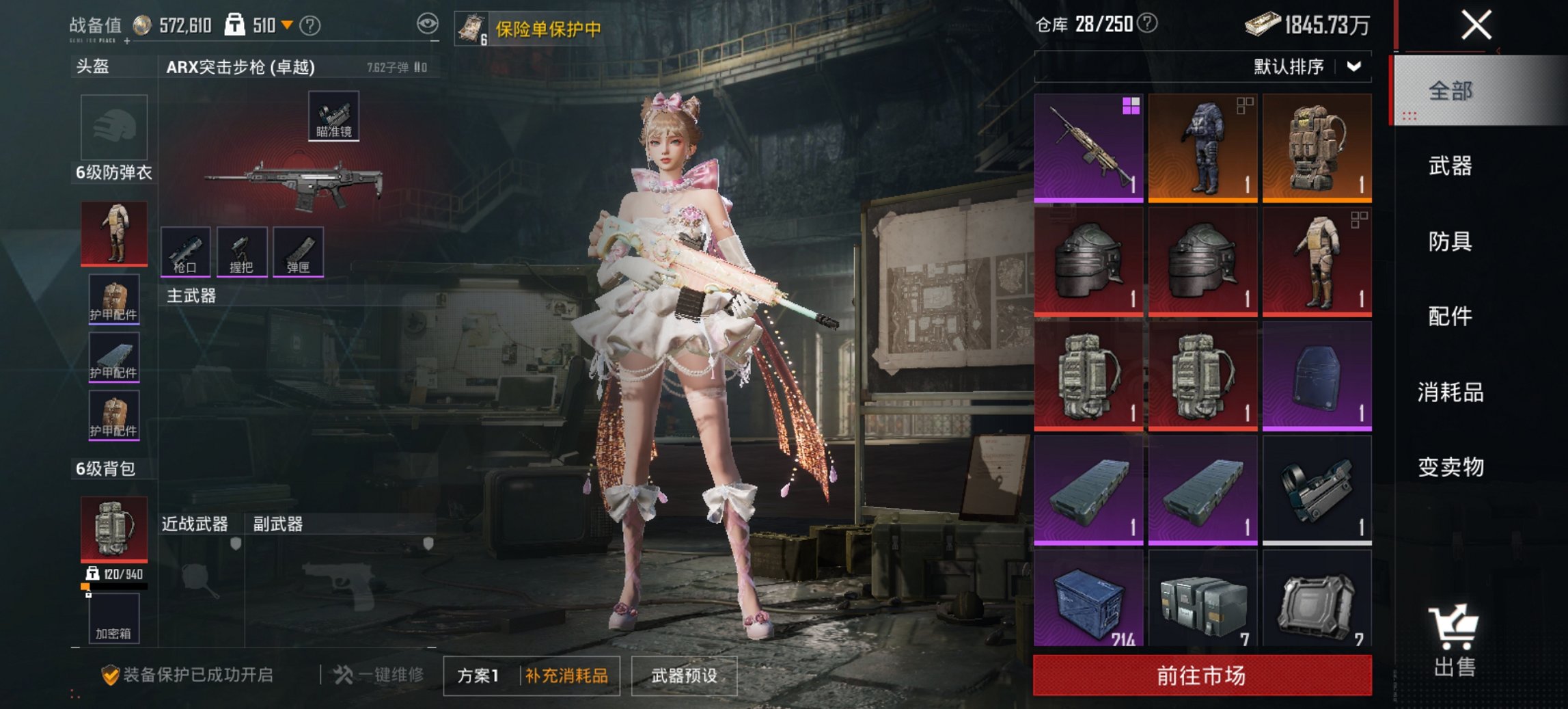The width and height of the screenshot is (1568, 709).
Task: Select the 6级背包 backpack slot
Action: [112, 528]
